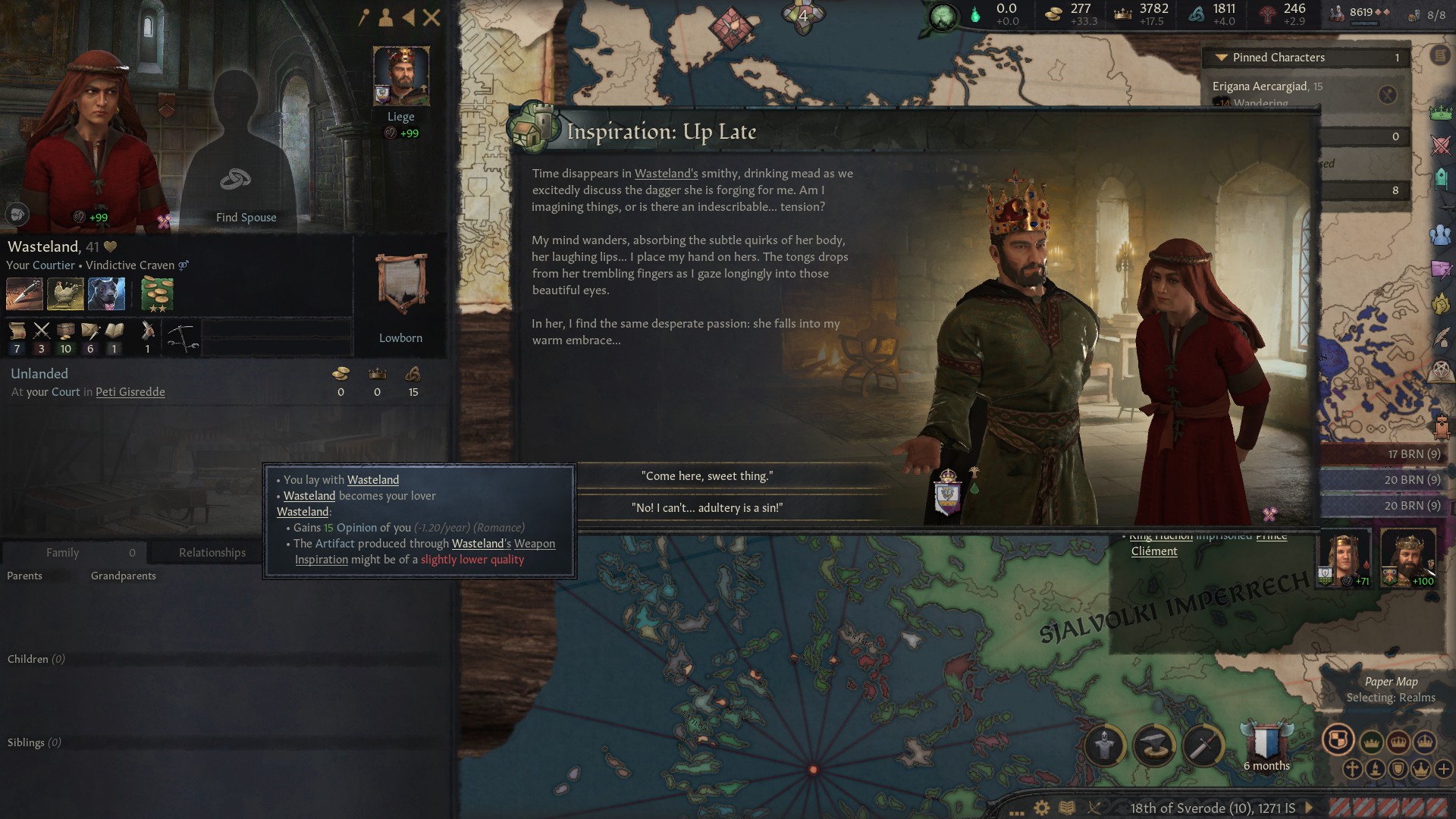
Task: Click the Lowborn blank coat of arms
Action: click(x=401, y=284)
